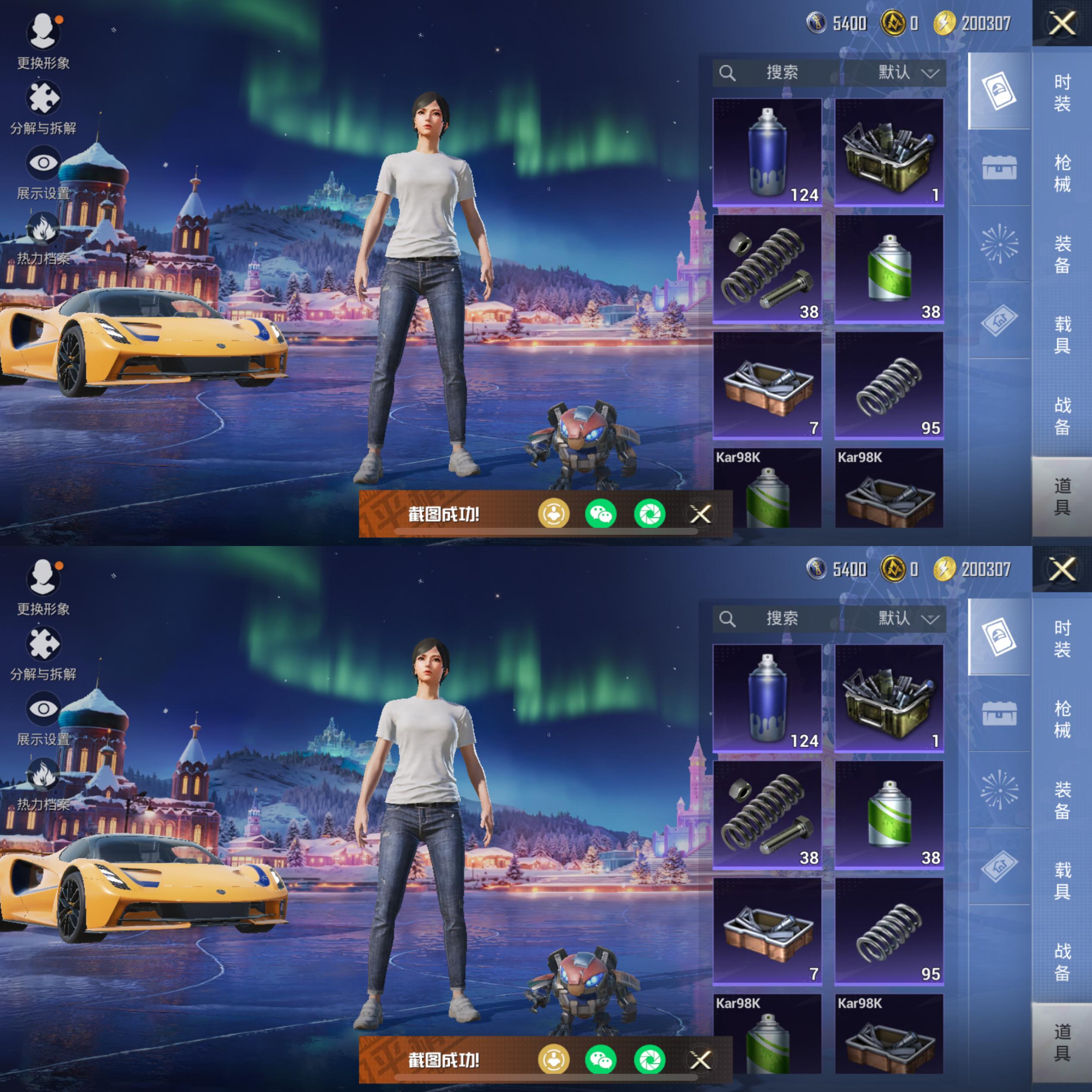Switch to the 战备 tab in lower screenshot
This screenshot has height=1092, width=1092.
click(1061, 961)
